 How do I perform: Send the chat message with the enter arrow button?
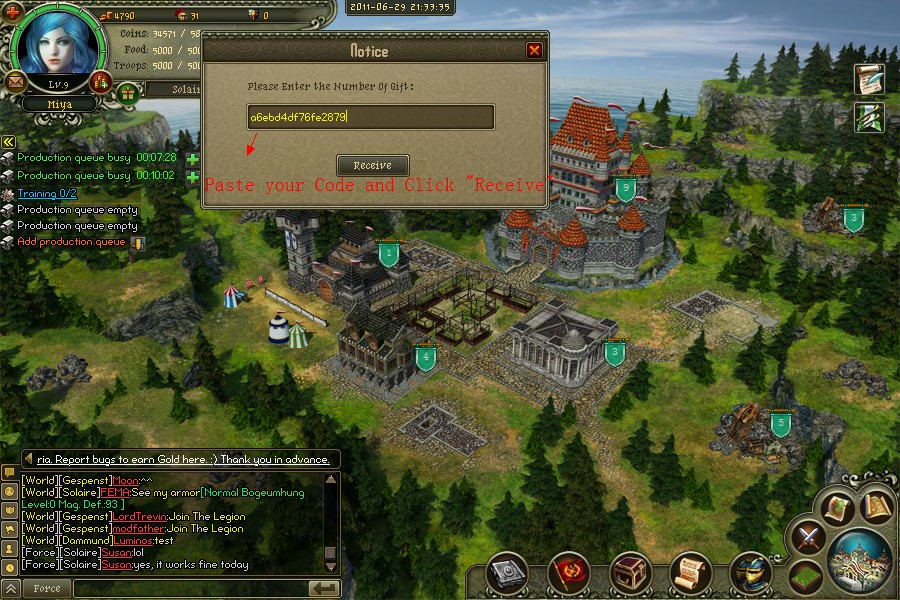tap(323, 588)
